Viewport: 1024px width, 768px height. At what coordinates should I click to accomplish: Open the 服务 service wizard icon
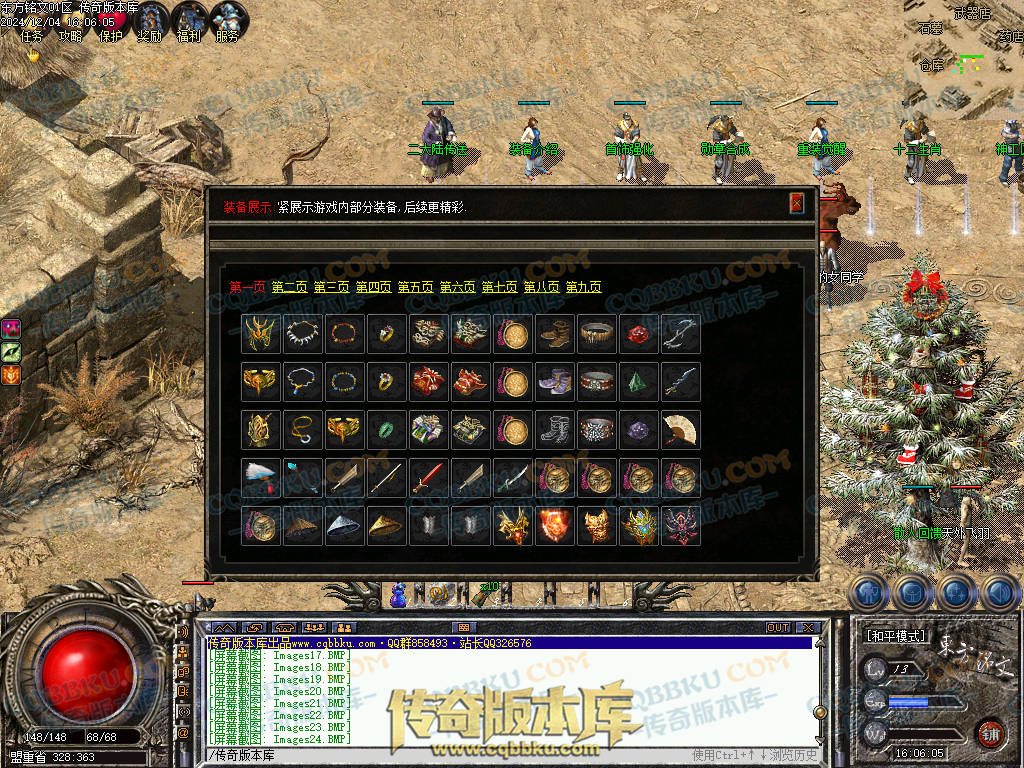tap(228, 22)
